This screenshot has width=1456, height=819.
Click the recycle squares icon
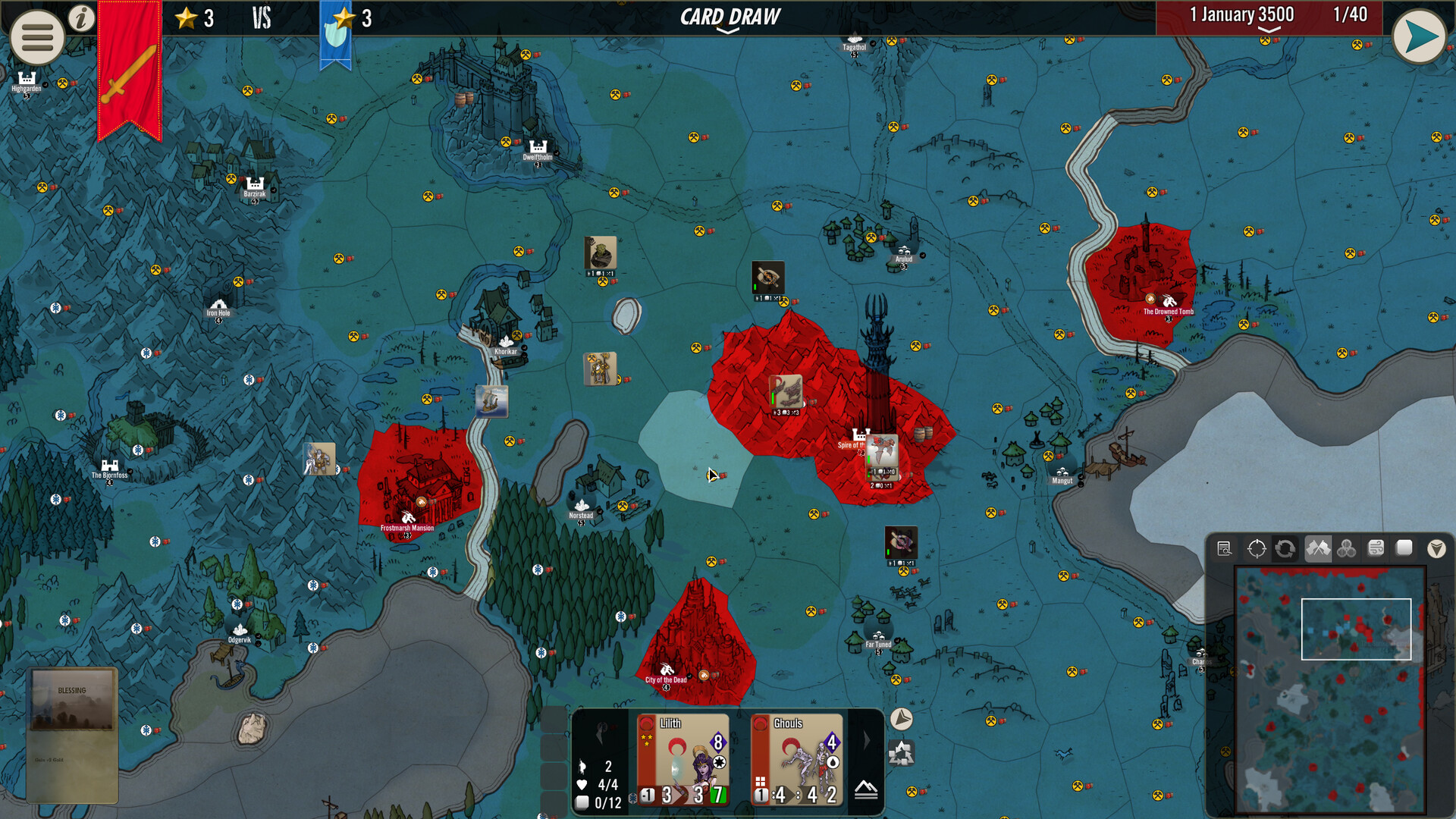pos(901,754)
